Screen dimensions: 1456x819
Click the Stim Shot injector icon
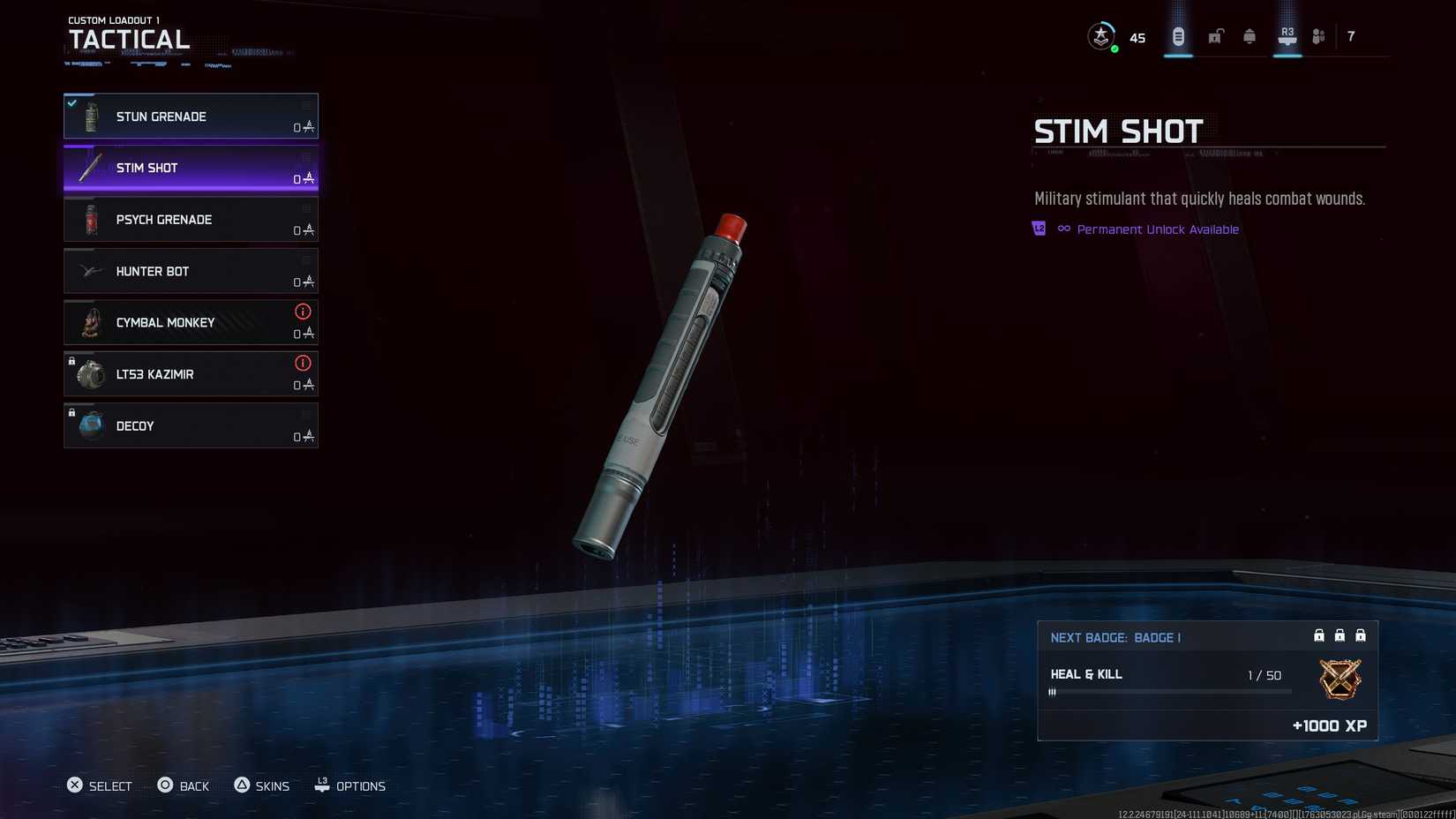tap(87, 168)
